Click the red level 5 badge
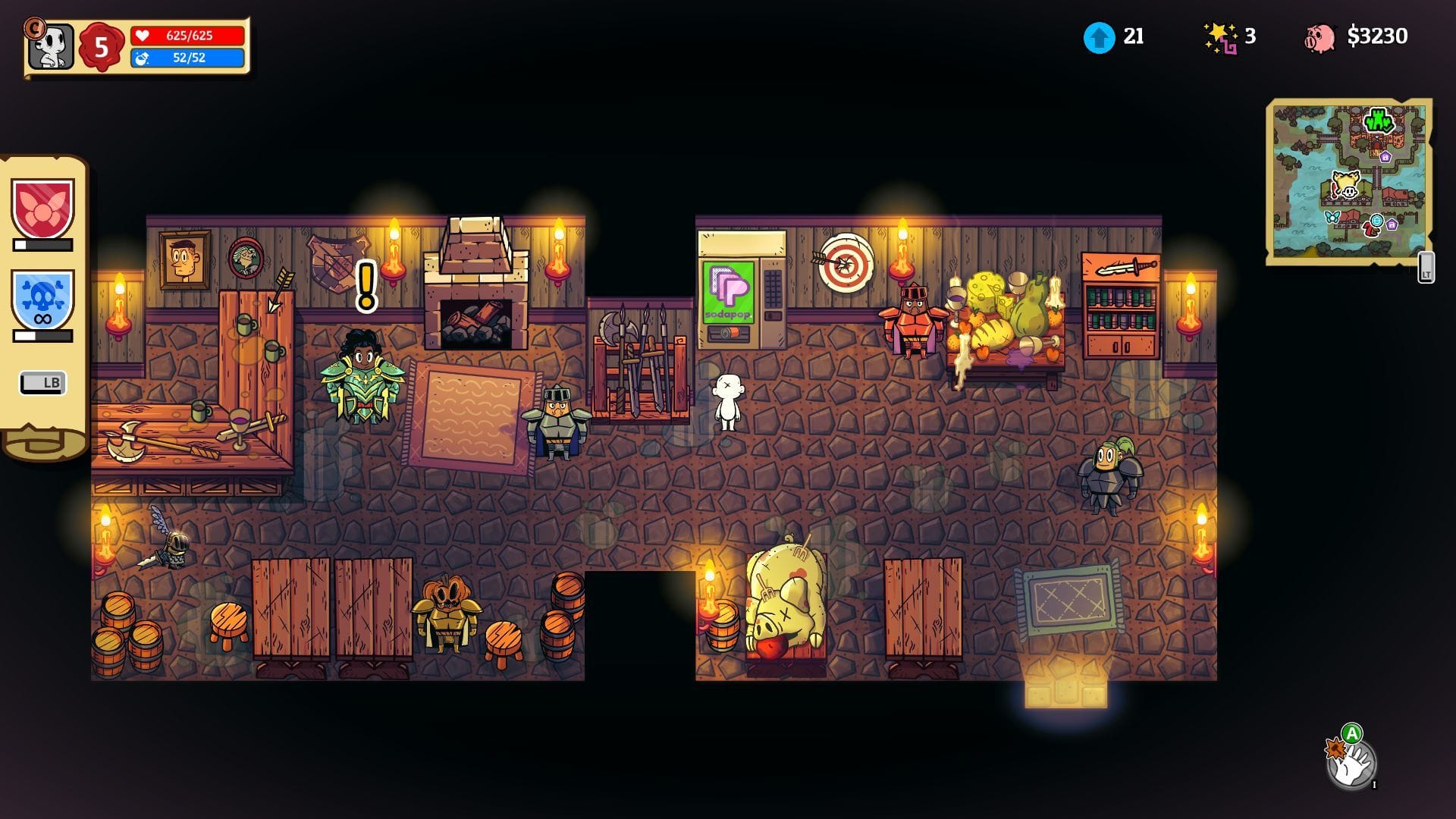 (102, 47)
